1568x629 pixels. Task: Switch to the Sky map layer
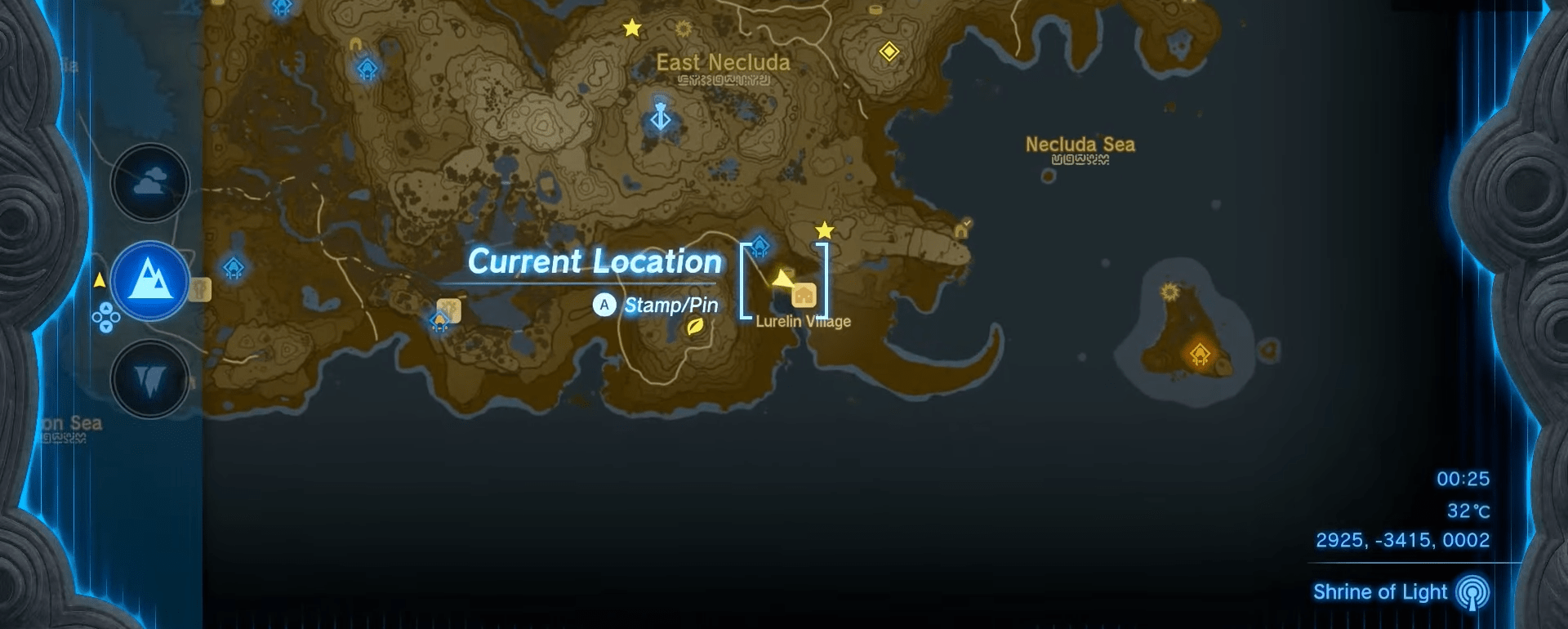coord(149,183)
